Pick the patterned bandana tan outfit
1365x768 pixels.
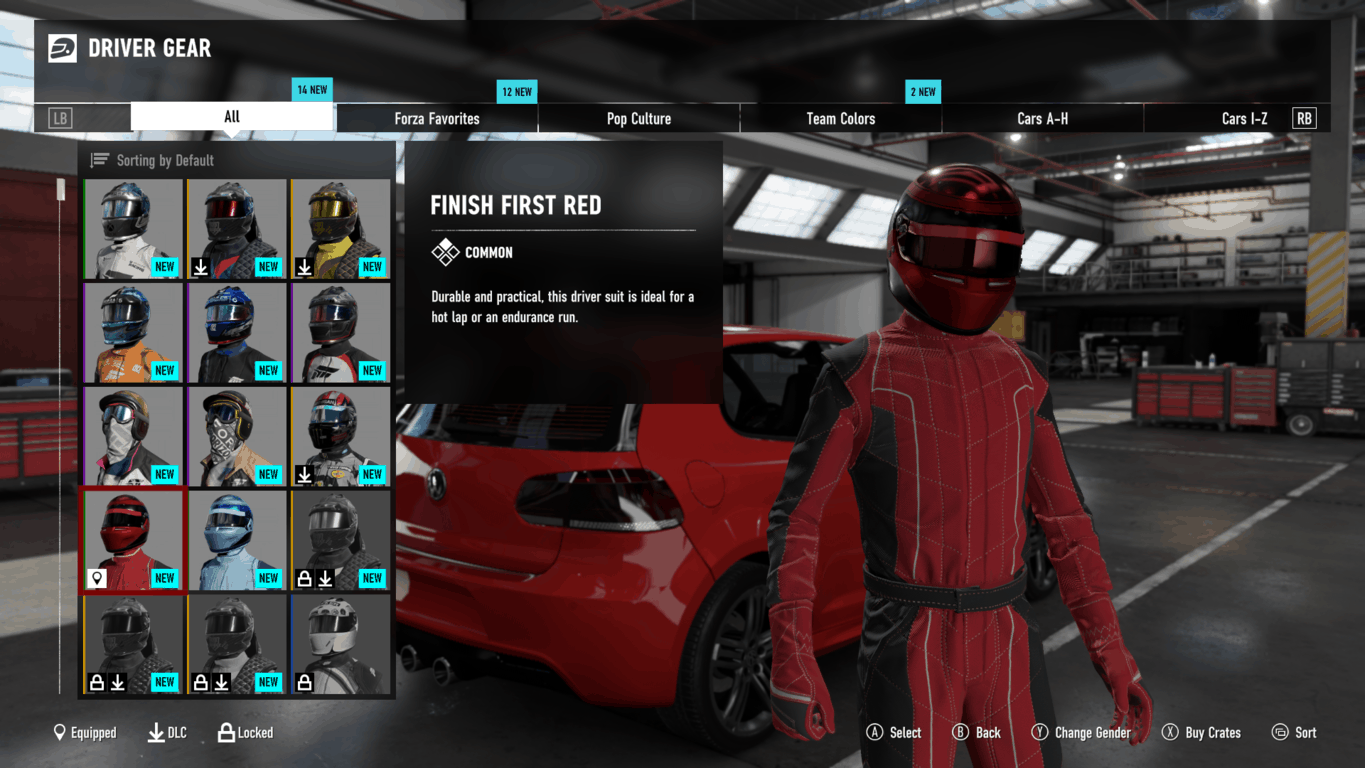point(237,436)
